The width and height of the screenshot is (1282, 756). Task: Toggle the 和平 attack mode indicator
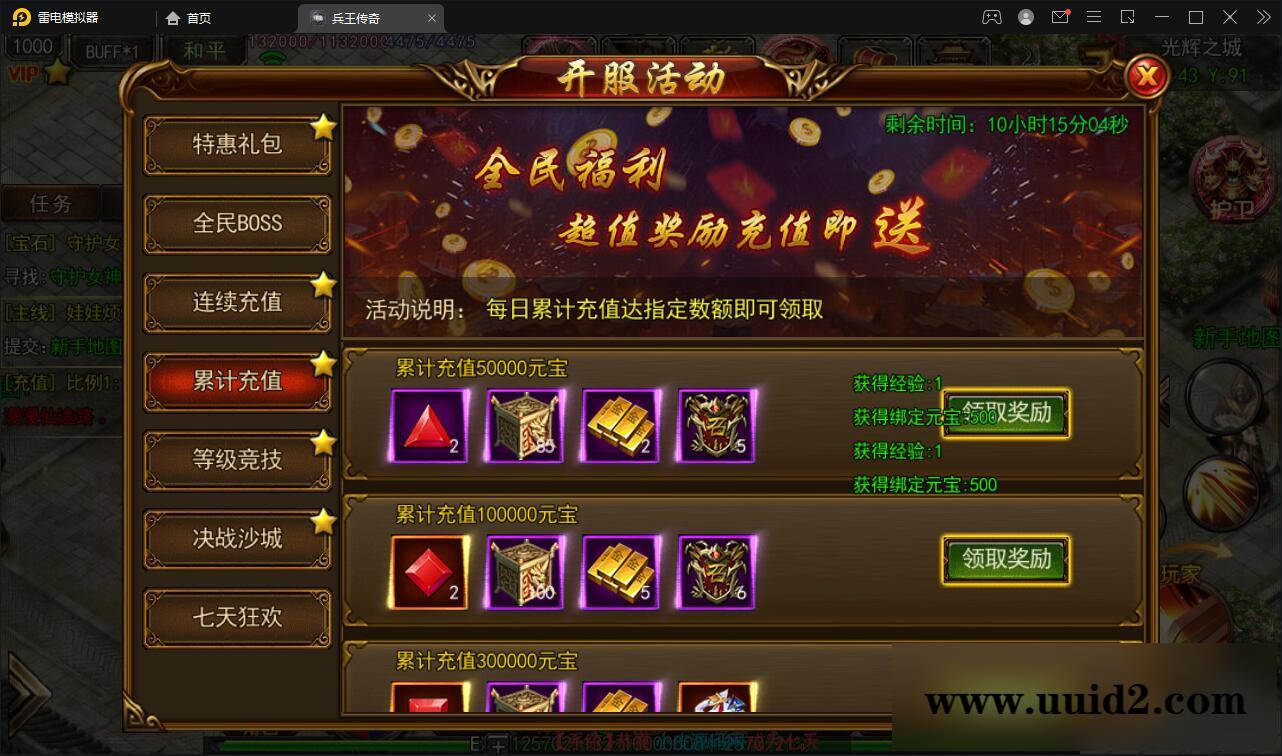[x=204, y=49]
